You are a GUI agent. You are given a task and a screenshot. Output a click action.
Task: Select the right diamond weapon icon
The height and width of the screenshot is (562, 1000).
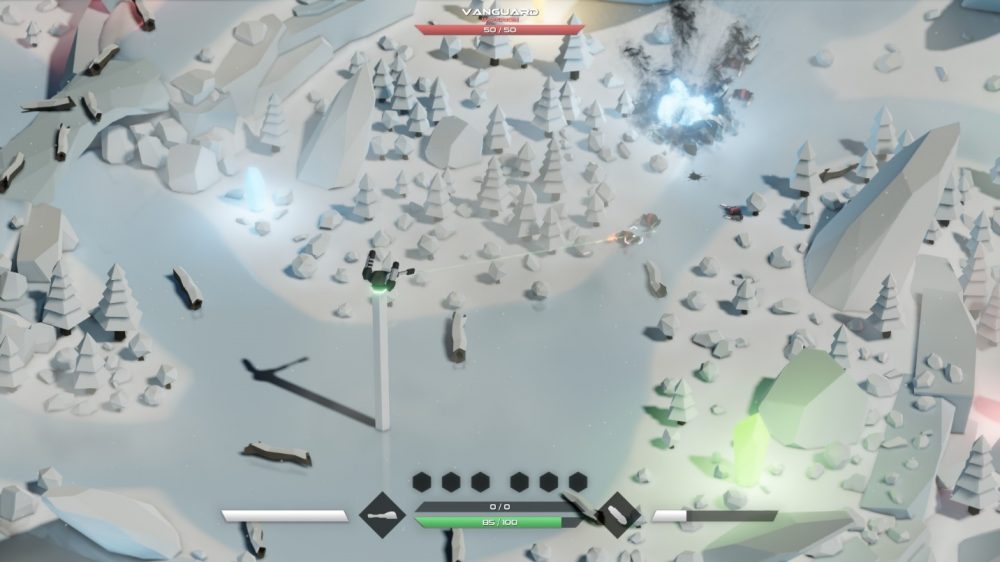point(616,516)
